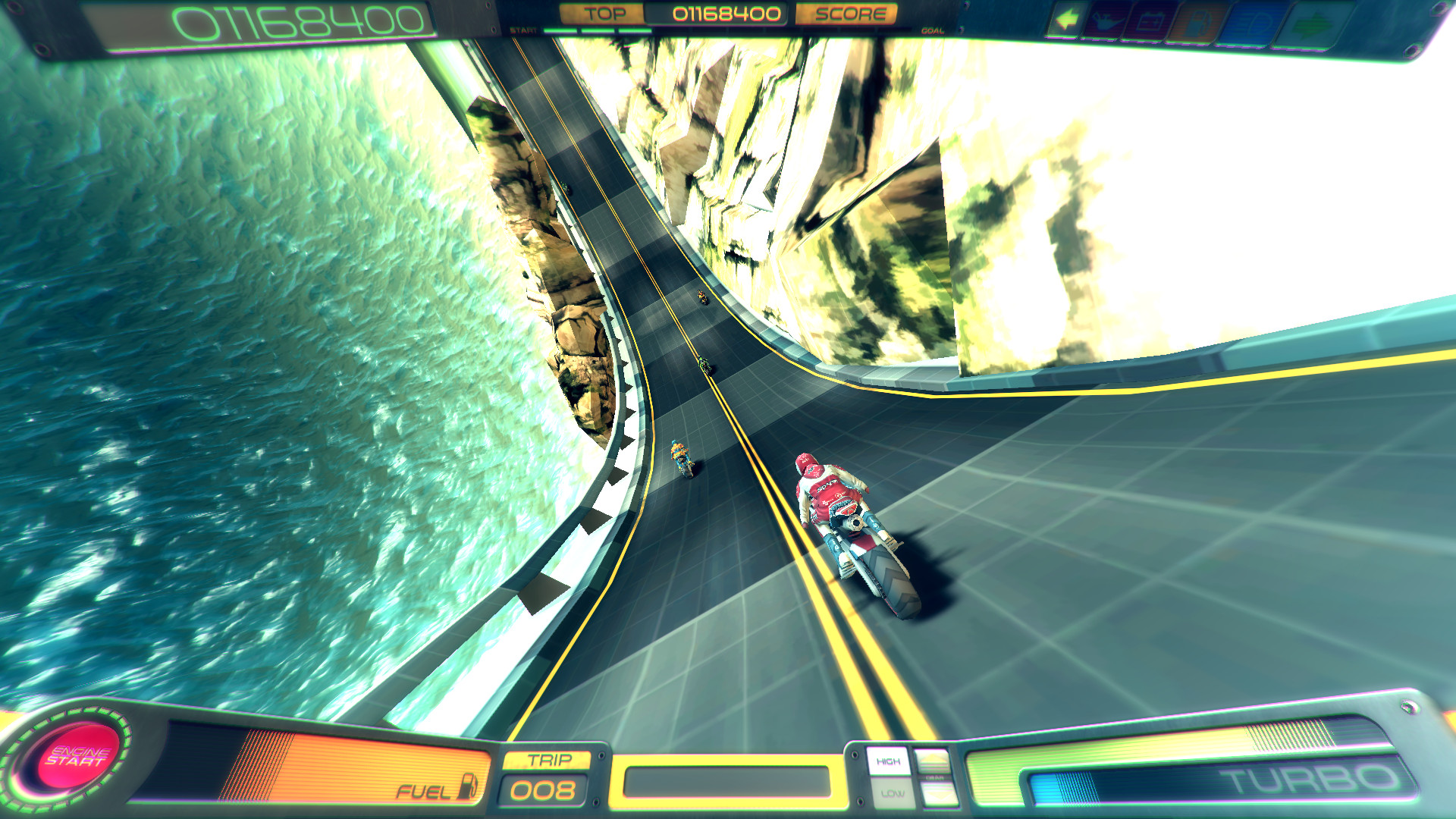Open the oil can upgrade icon
This screenshot has height=819, width=1456.
click(x=1108, y=19)
